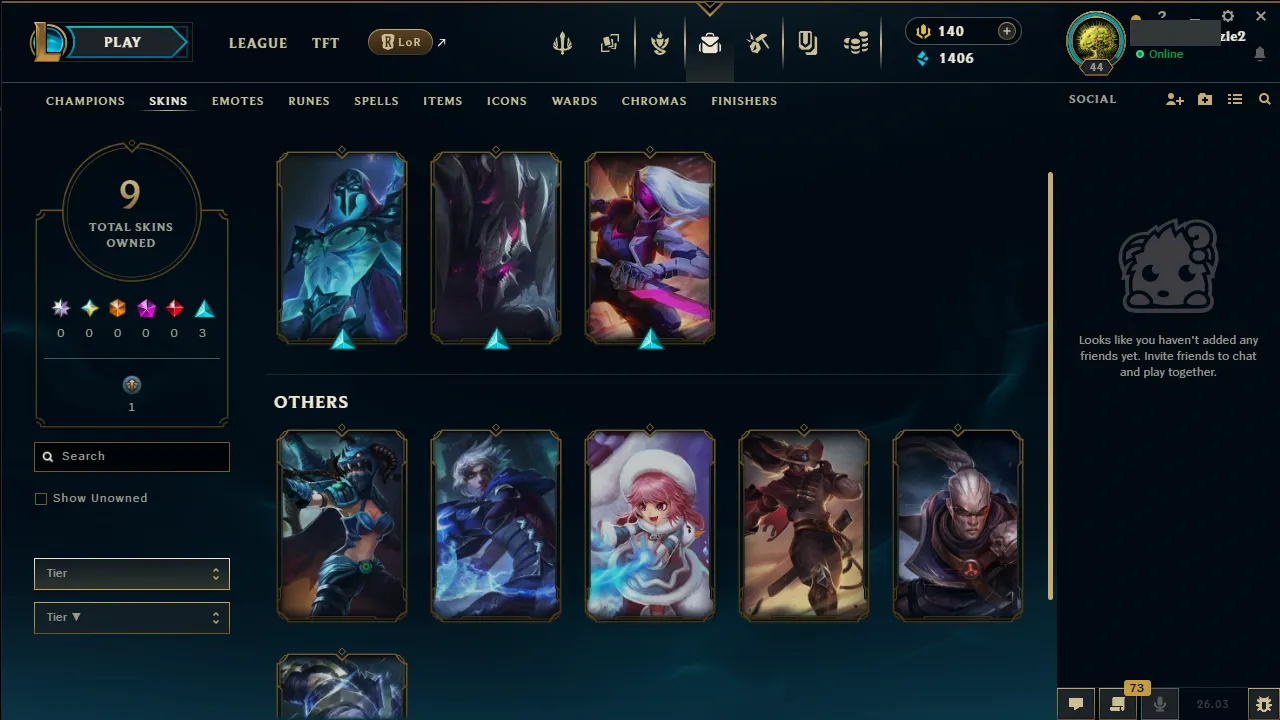Open the friend search icon in Social panel

tap(1265, 99)
